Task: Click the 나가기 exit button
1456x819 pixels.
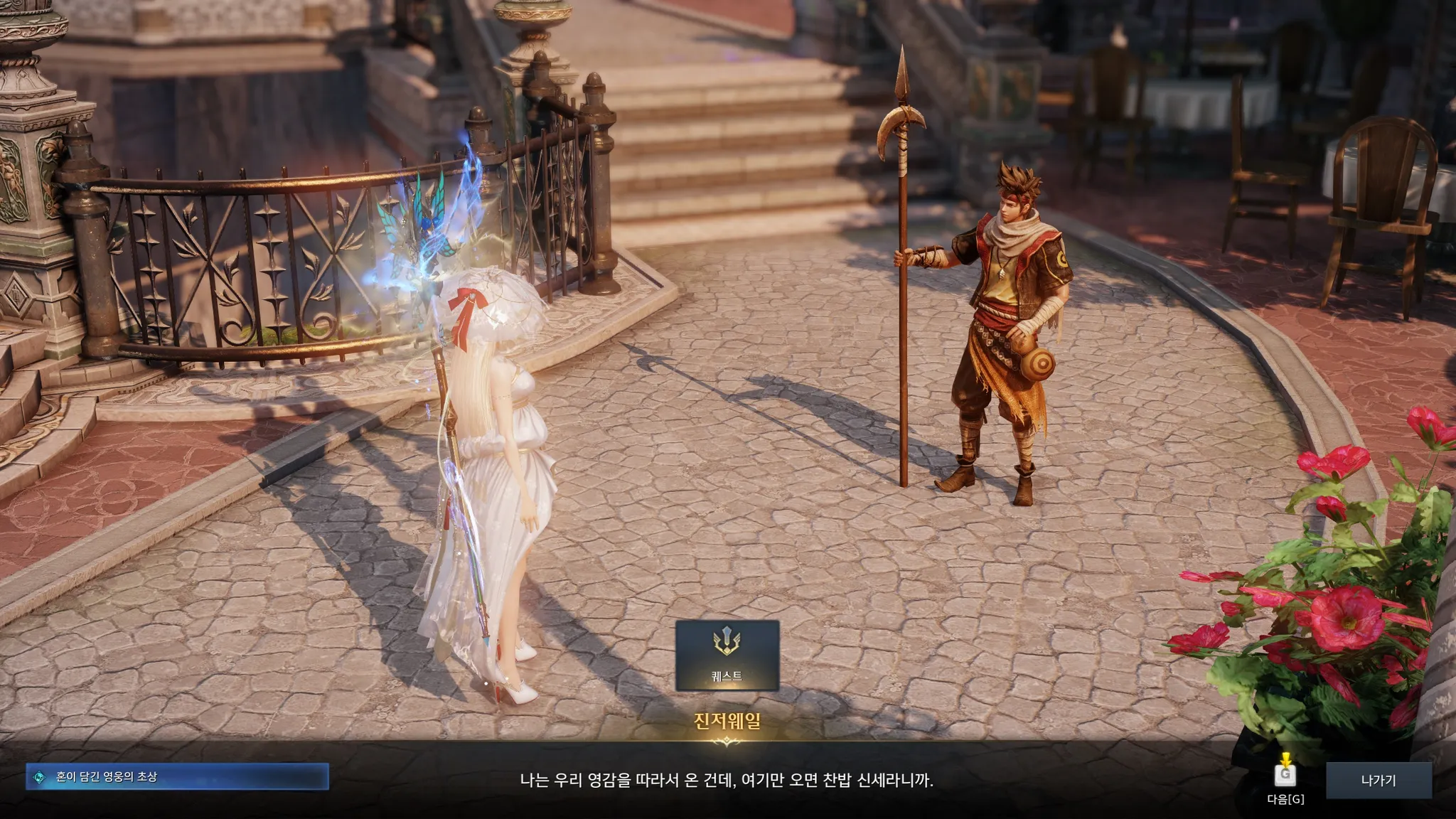Action: coord(1378,780)
